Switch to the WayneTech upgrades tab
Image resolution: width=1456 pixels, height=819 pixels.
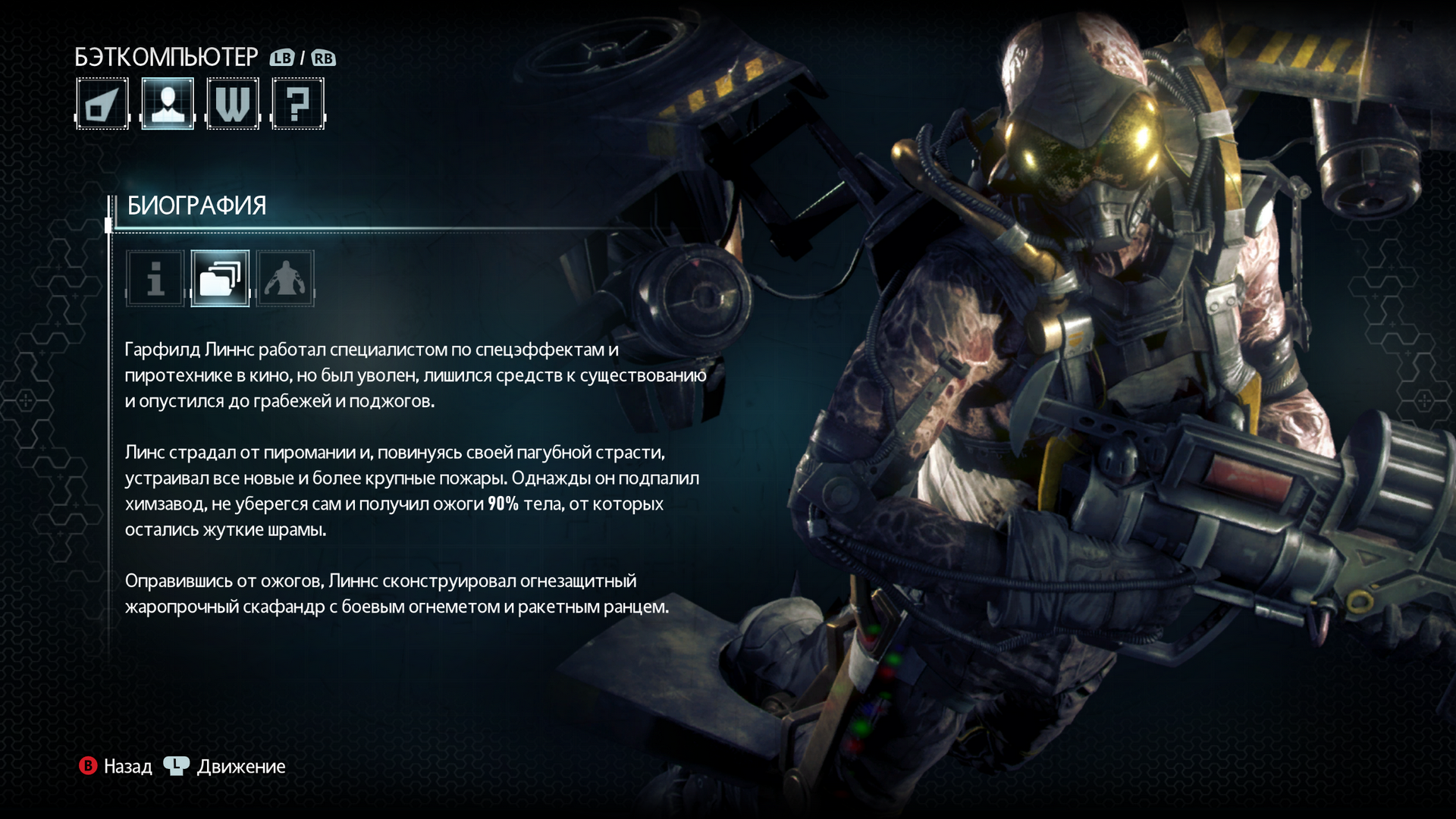tap(233, 104)
